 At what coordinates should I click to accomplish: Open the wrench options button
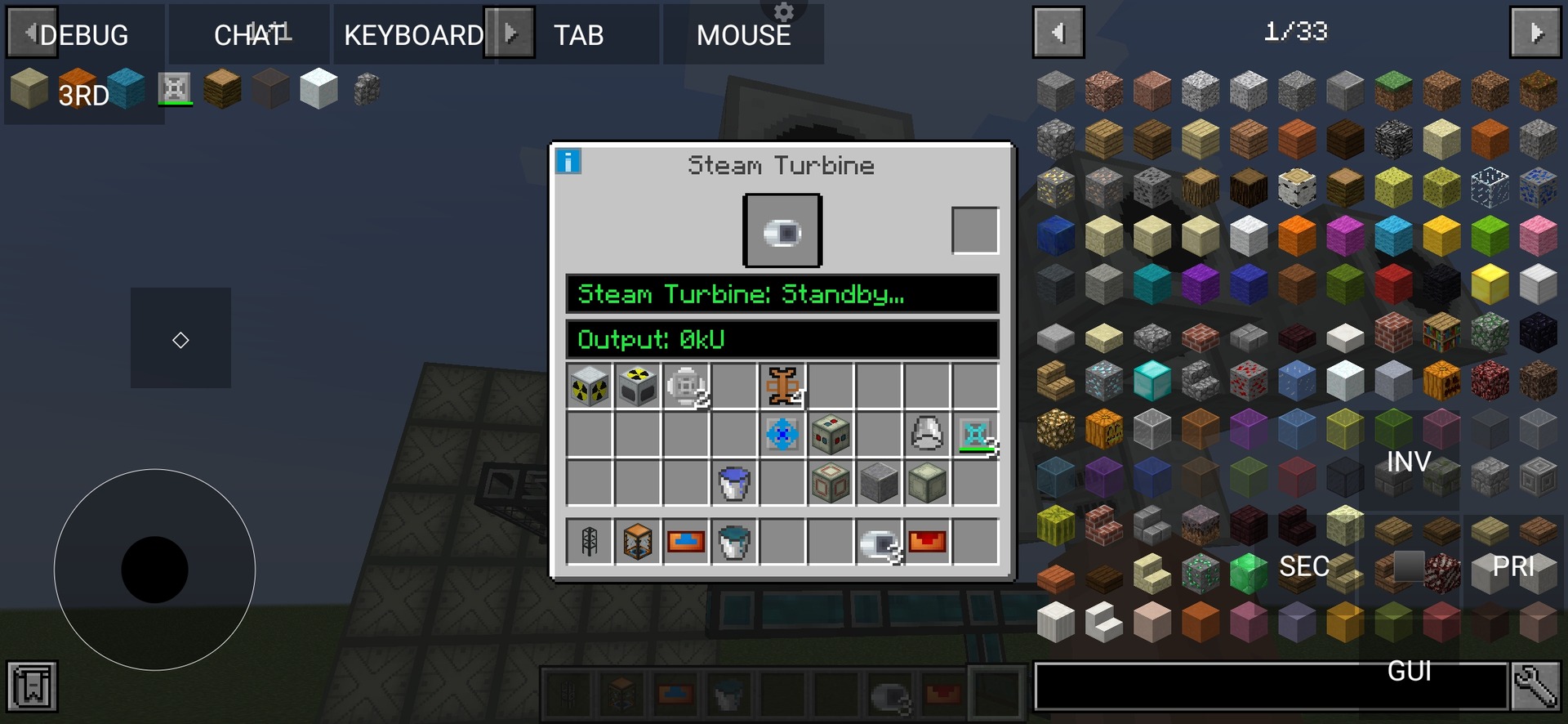point(1535,686)
